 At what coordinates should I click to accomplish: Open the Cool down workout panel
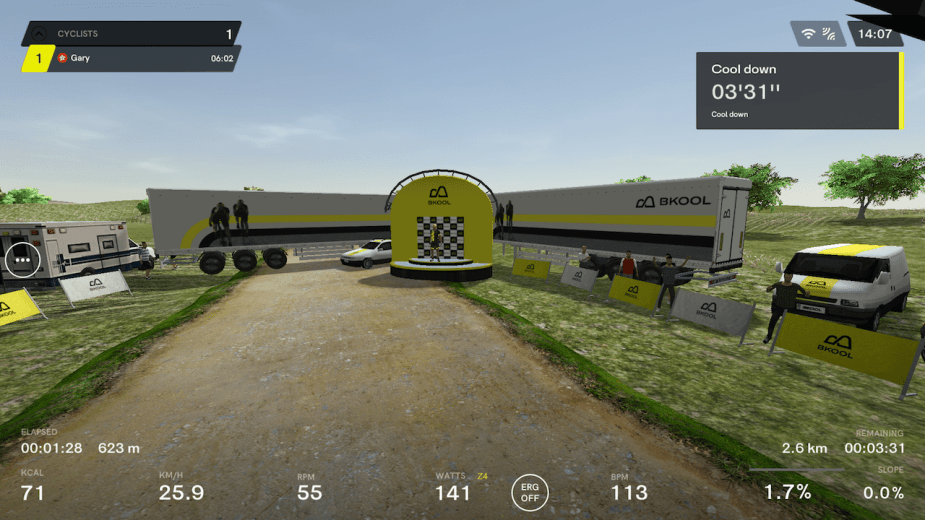798,90
